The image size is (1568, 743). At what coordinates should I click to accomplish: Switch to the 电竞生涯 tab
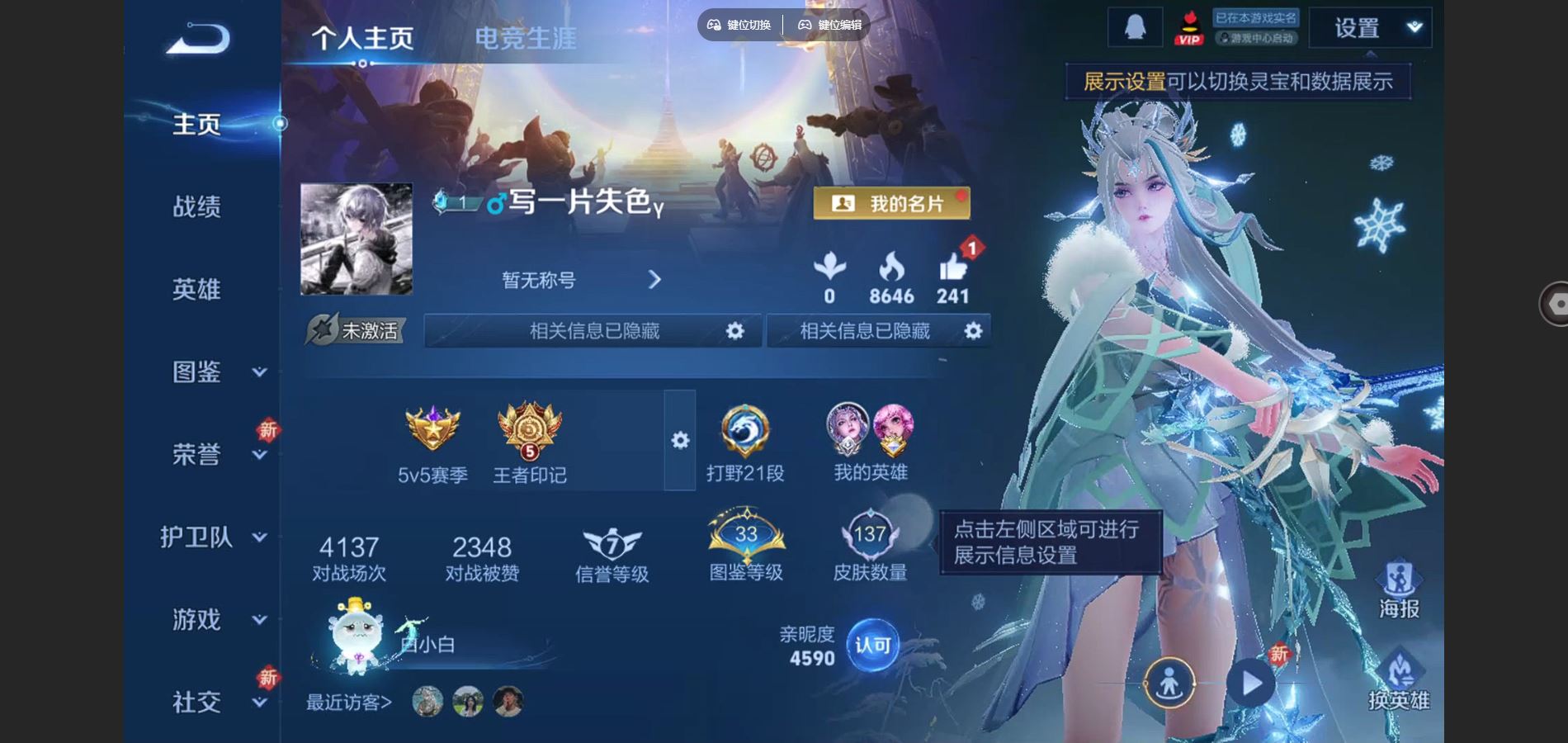525,38
